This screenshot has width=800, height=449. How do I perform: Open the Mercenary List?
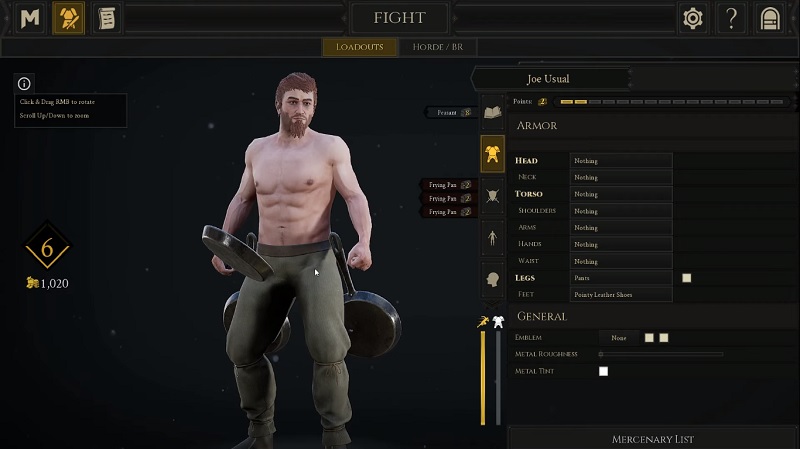point(653,439)
